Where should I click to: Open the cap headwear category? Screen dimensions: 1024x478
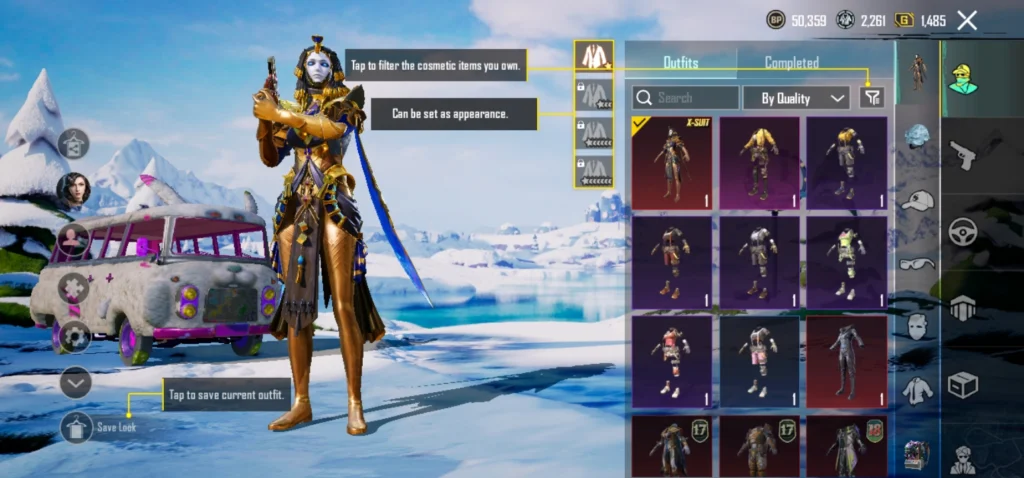click(x=918, y=200)
